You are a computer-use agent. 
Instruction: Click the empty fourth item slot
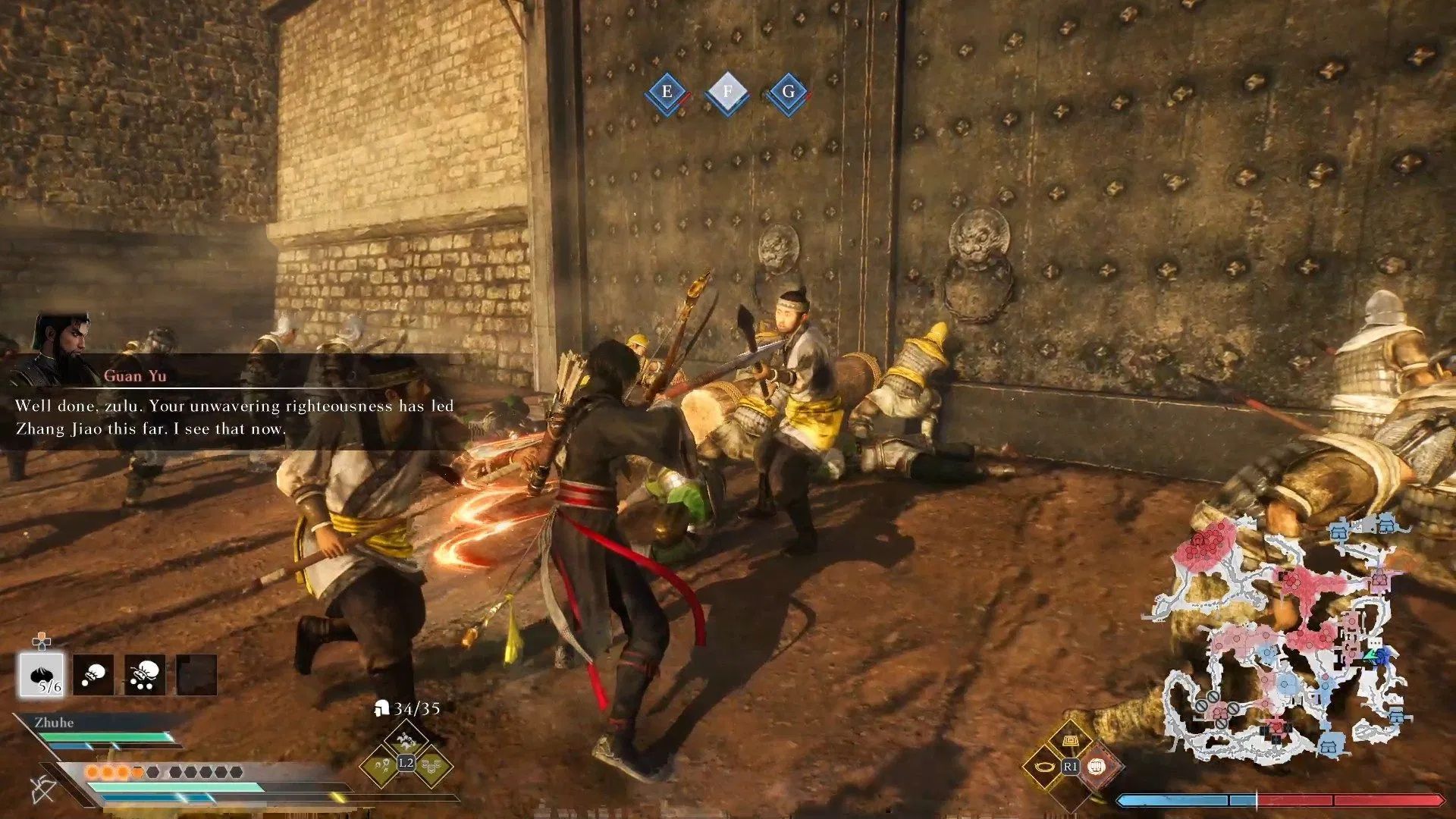[x=195, y=673]
